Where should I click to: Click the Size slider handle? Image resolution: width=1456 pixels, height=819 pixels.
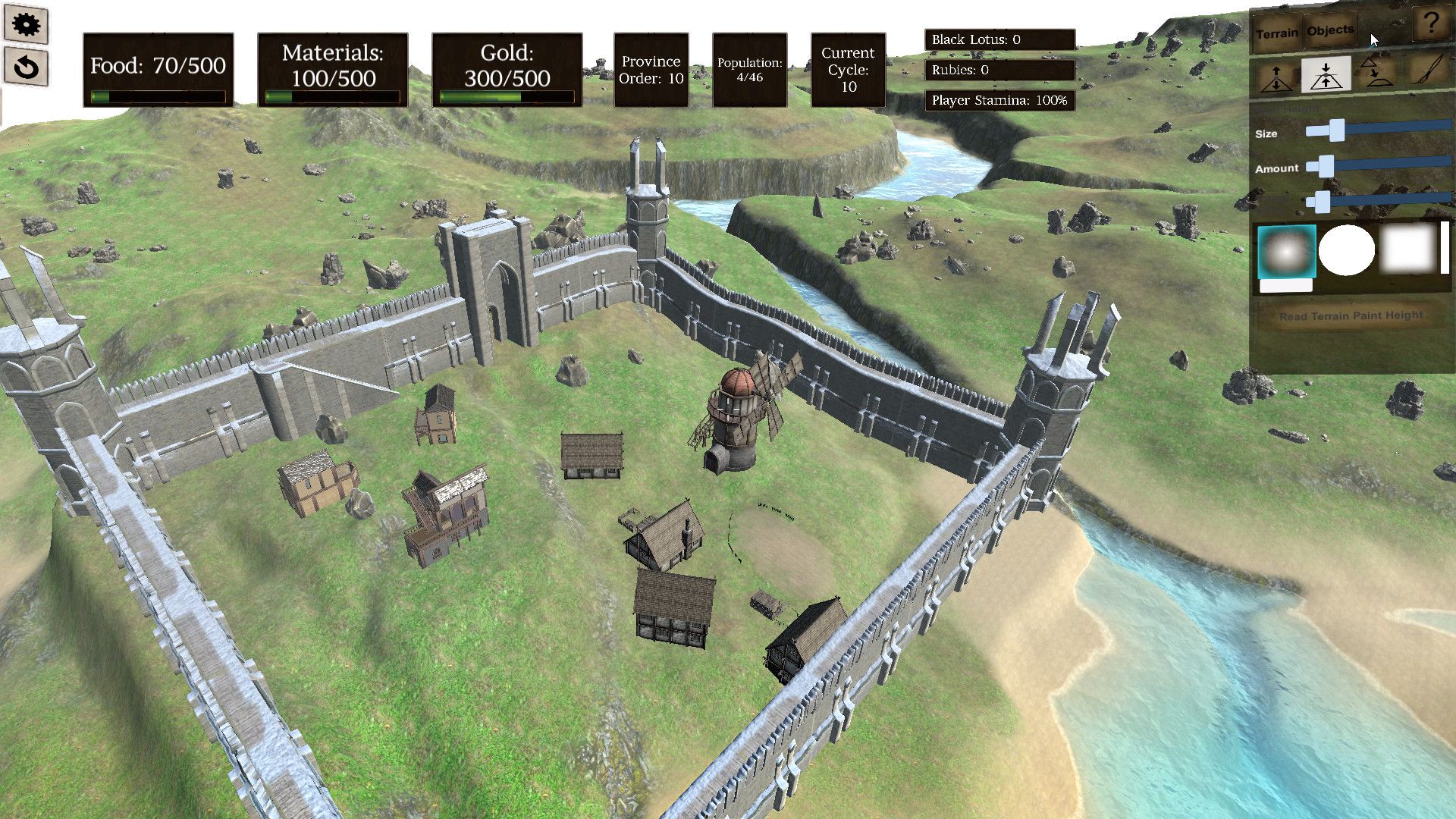click(1335, 130)
